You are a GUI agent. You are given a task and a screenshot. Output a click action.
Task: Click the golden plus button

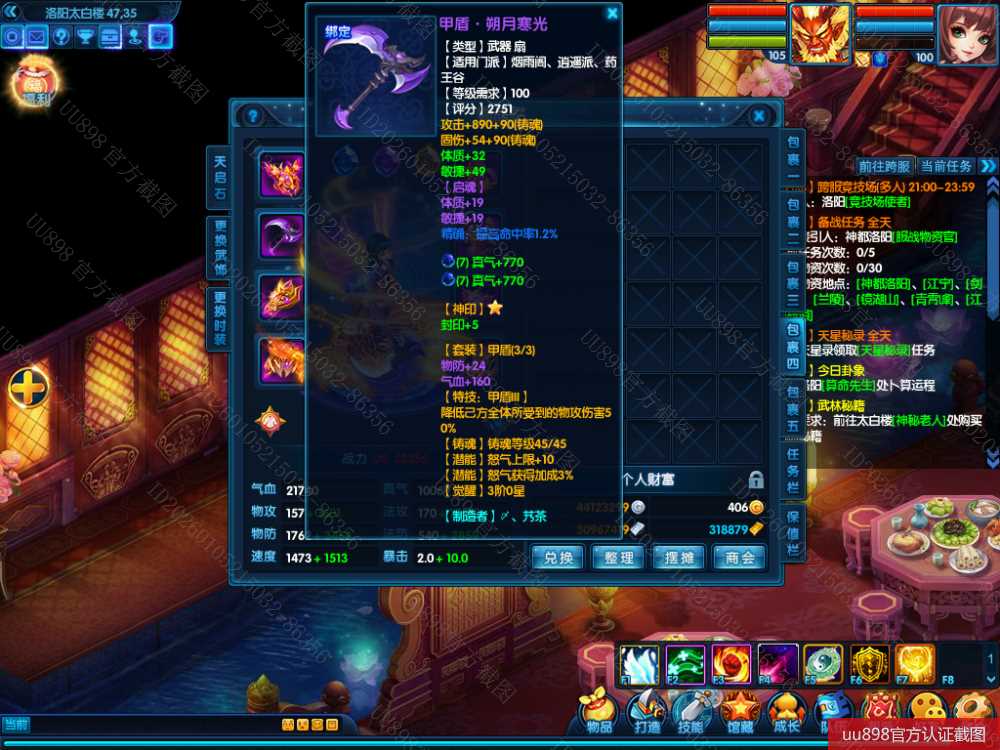click(x=29, y=388)
